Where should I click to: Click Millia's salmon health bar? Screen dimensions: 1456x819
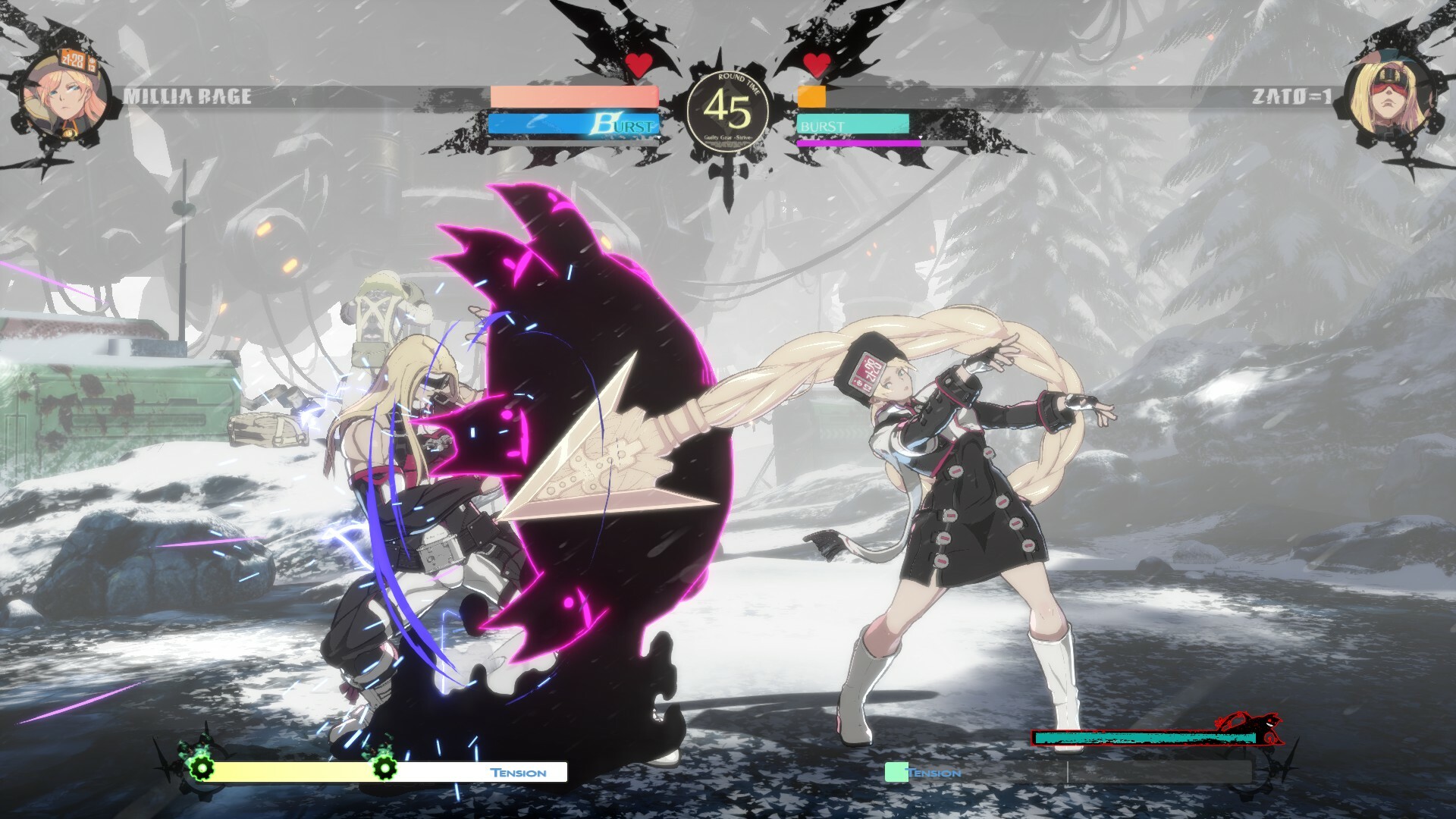click(x=573, y=96)
